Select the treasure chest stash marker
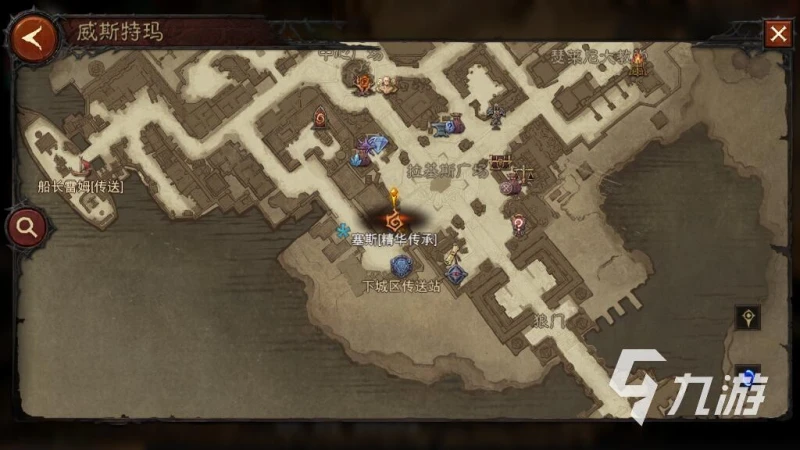Screen dimensions: 800x450 pos(499,162)
